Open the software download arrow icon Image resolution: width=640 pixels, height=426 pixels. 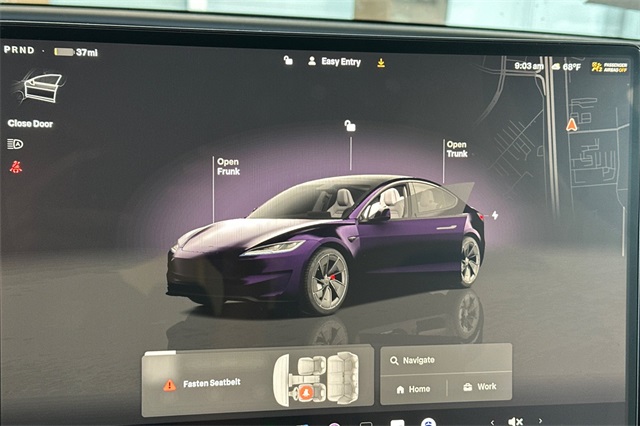click(x=381, y=62)
